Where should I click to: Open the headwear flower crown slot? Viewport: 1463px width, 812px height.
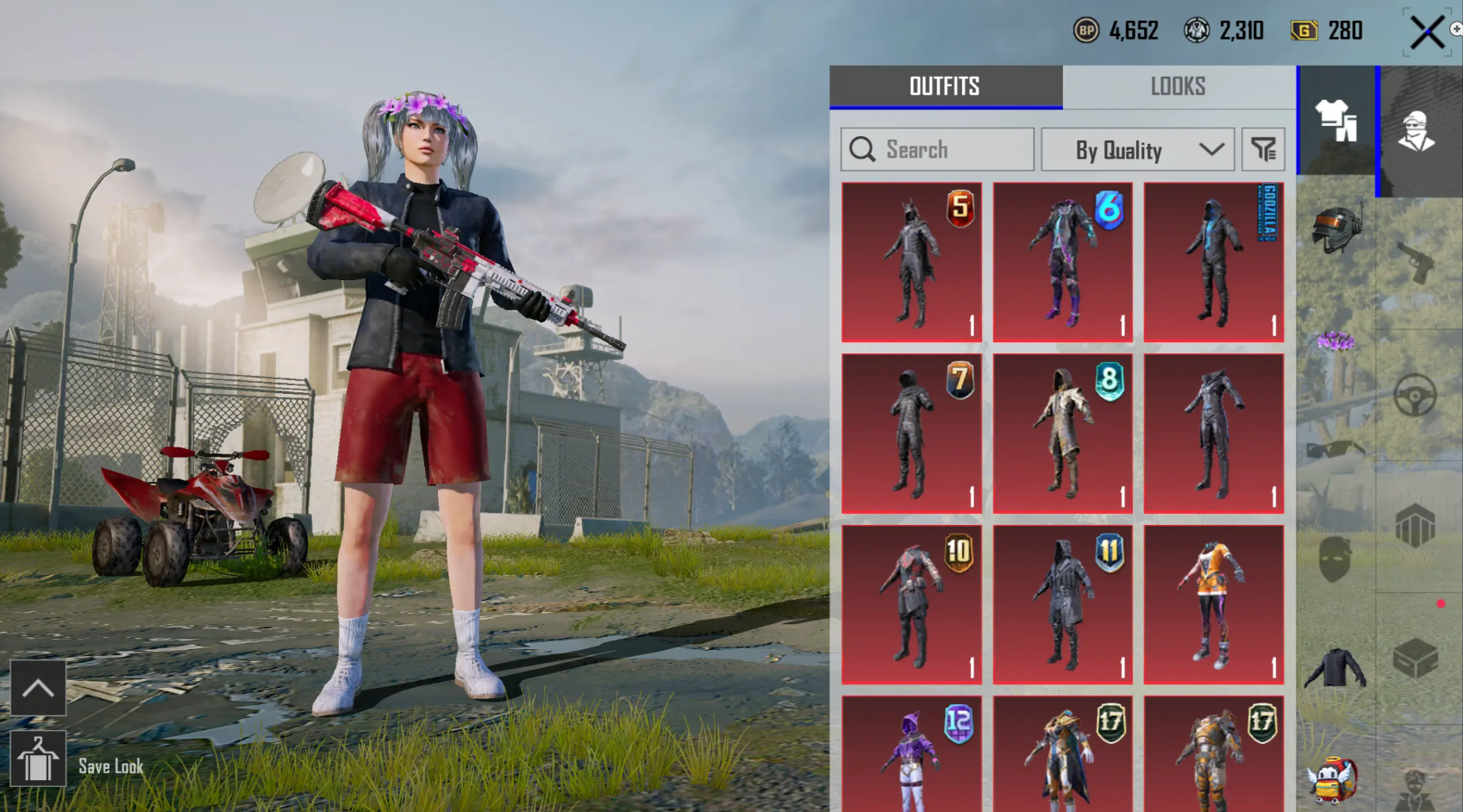tap(1335, 341)
